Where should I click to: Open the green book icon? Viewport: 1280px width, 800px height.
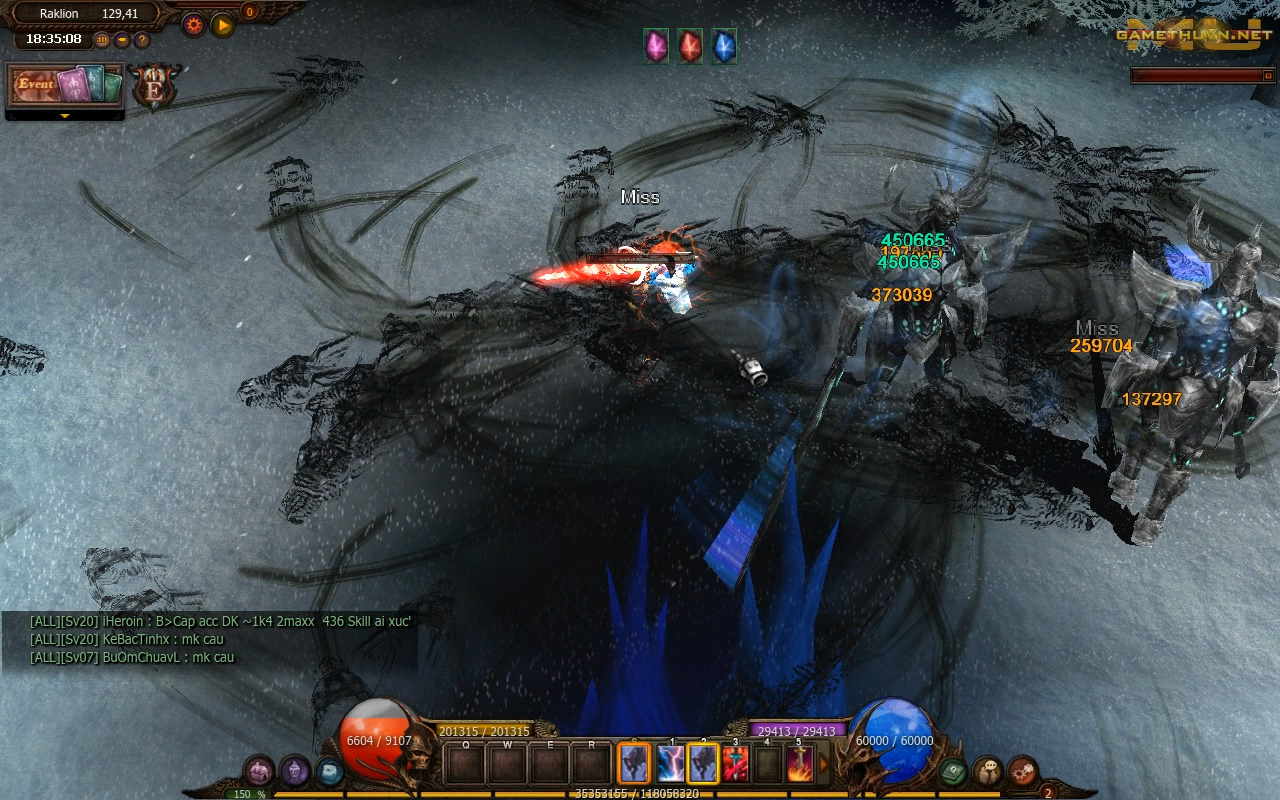[x=952, y=771]
